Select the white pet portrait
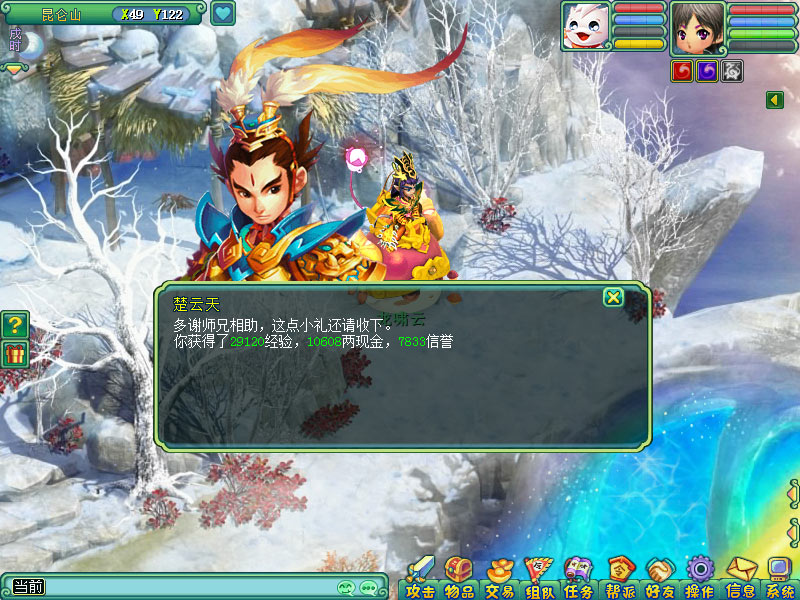The image size is (800, 600). (x=585, y=26)
